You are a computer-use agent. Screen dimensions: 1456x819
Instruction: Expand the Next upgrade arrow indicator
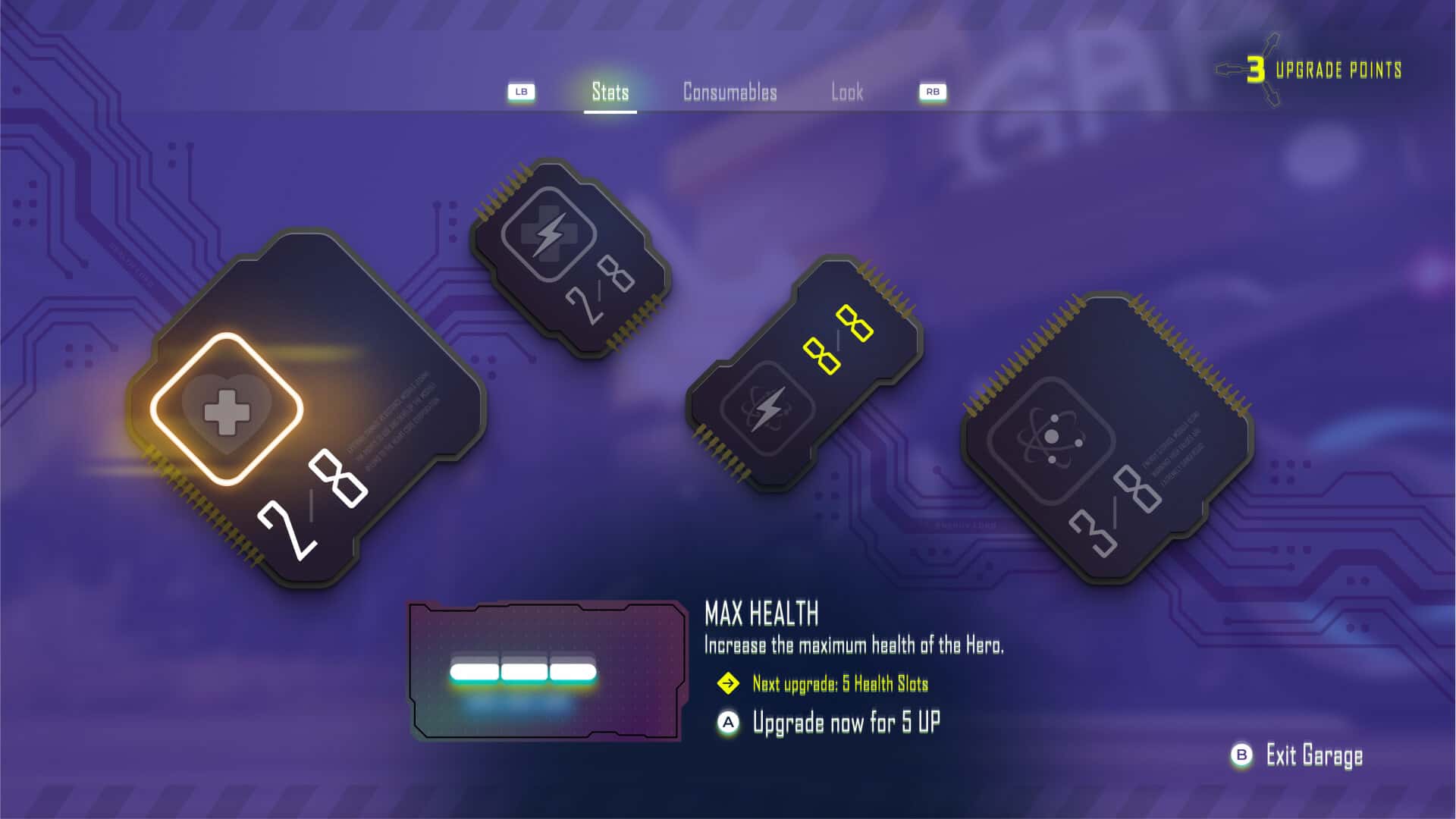(729, 682)
